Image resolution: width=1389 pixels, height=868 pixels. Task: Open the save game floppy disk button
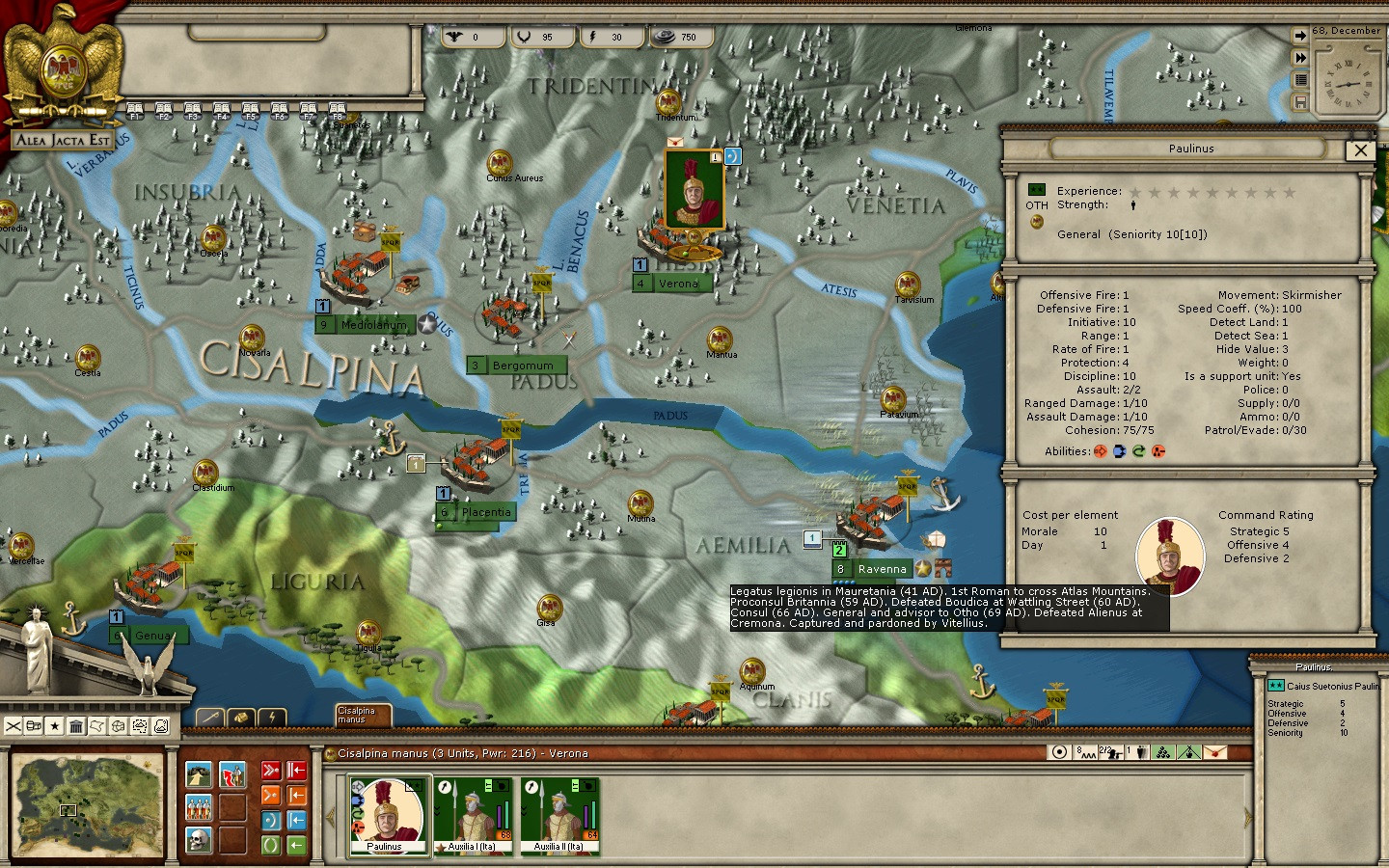[1300, 101]
